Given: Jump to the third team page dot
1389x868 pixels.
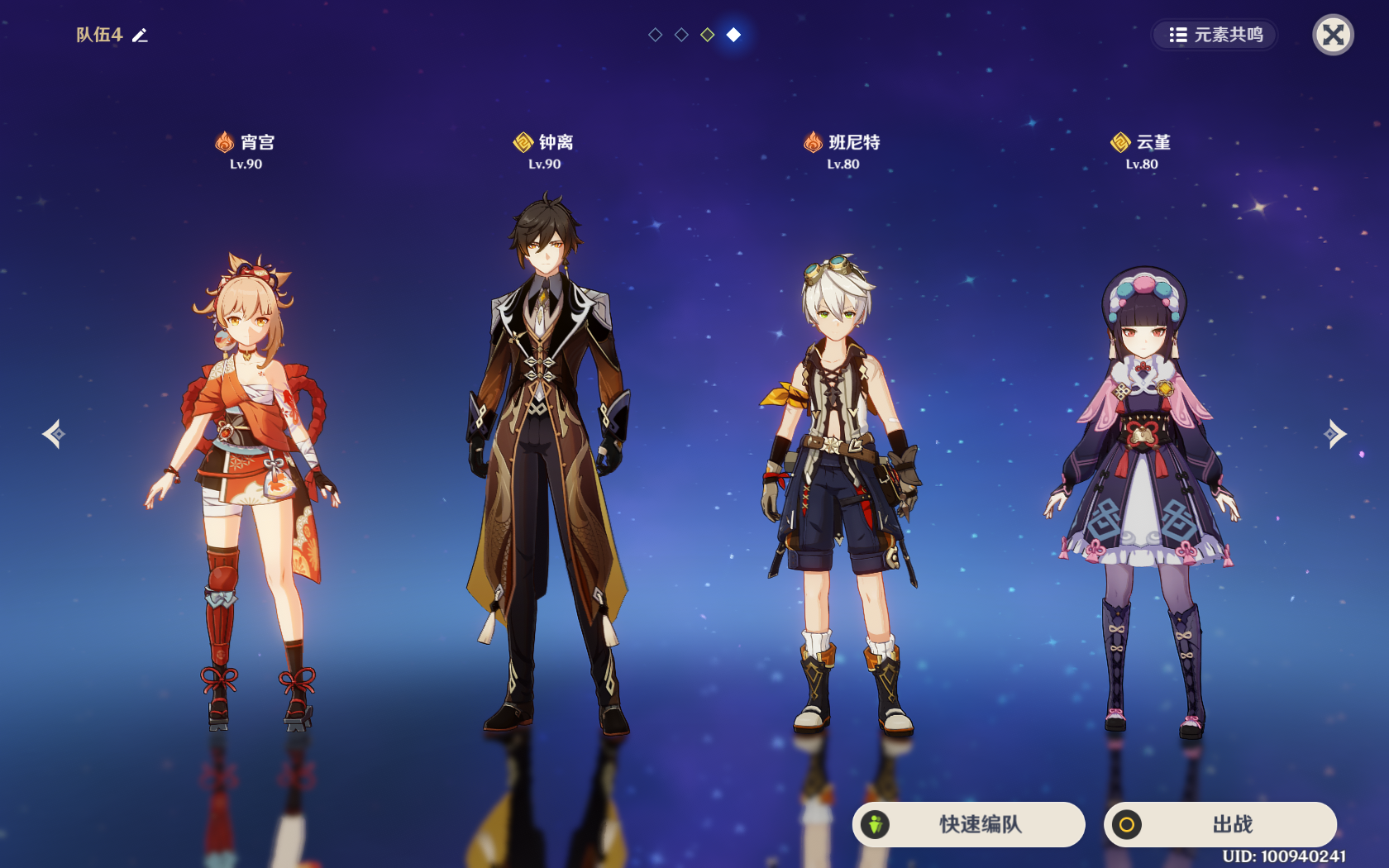Looking at the screenshot, I should tap(708, 35).
